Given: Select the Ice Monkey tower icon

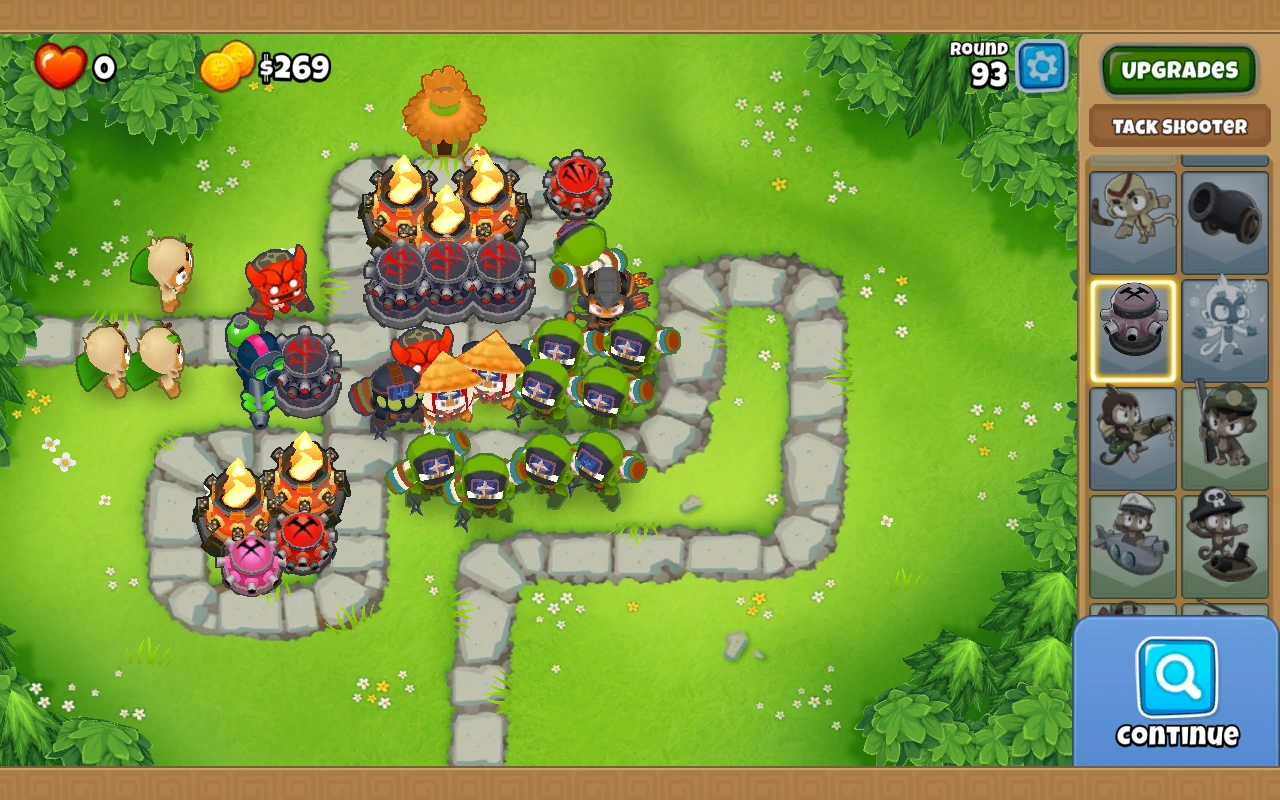Looking at the screenshot, I should pyautogui.click(x=1226, y=330).
